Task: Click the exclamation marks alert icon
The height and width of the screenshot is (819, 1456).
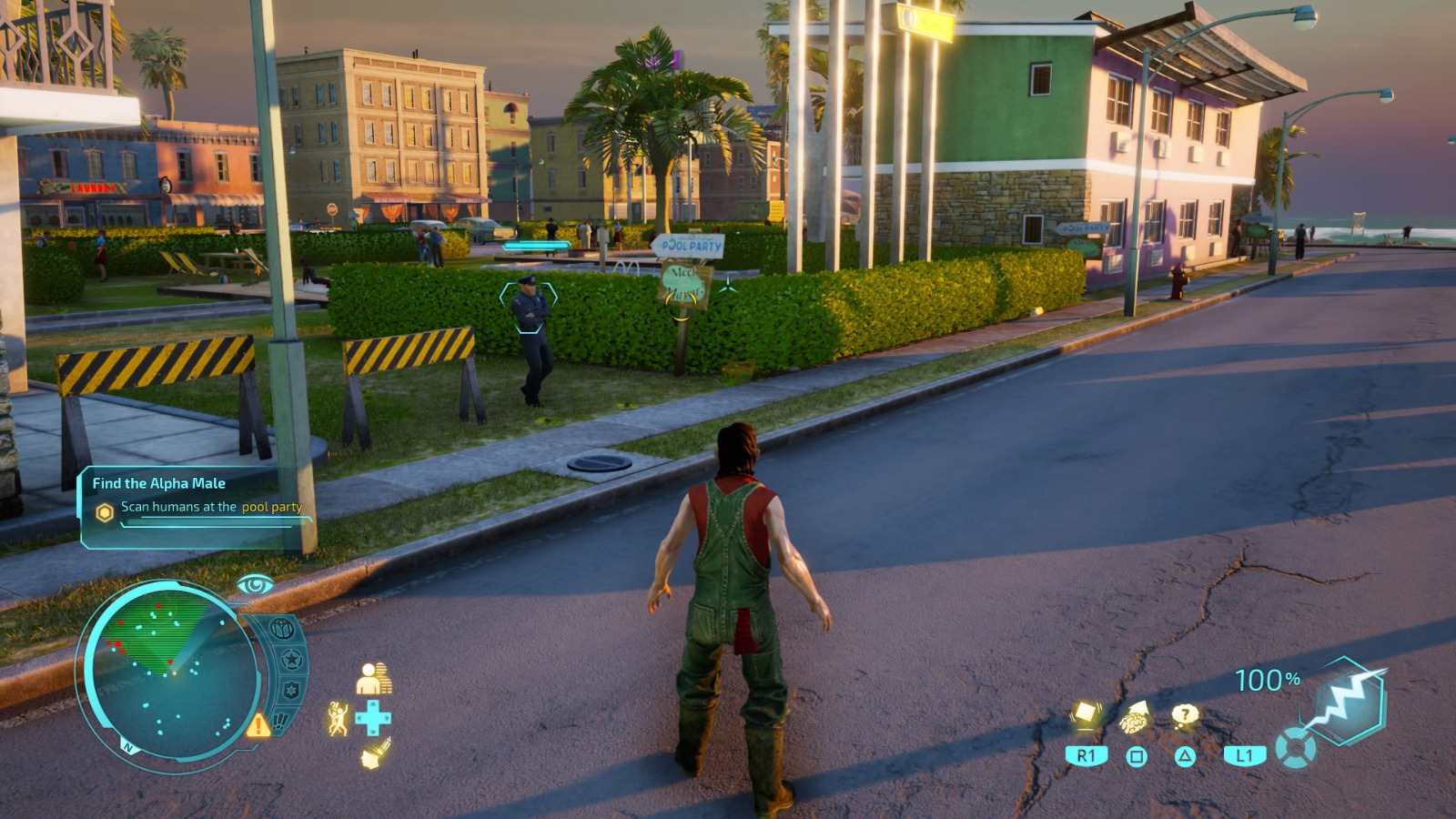Action: tap(280, 722)
